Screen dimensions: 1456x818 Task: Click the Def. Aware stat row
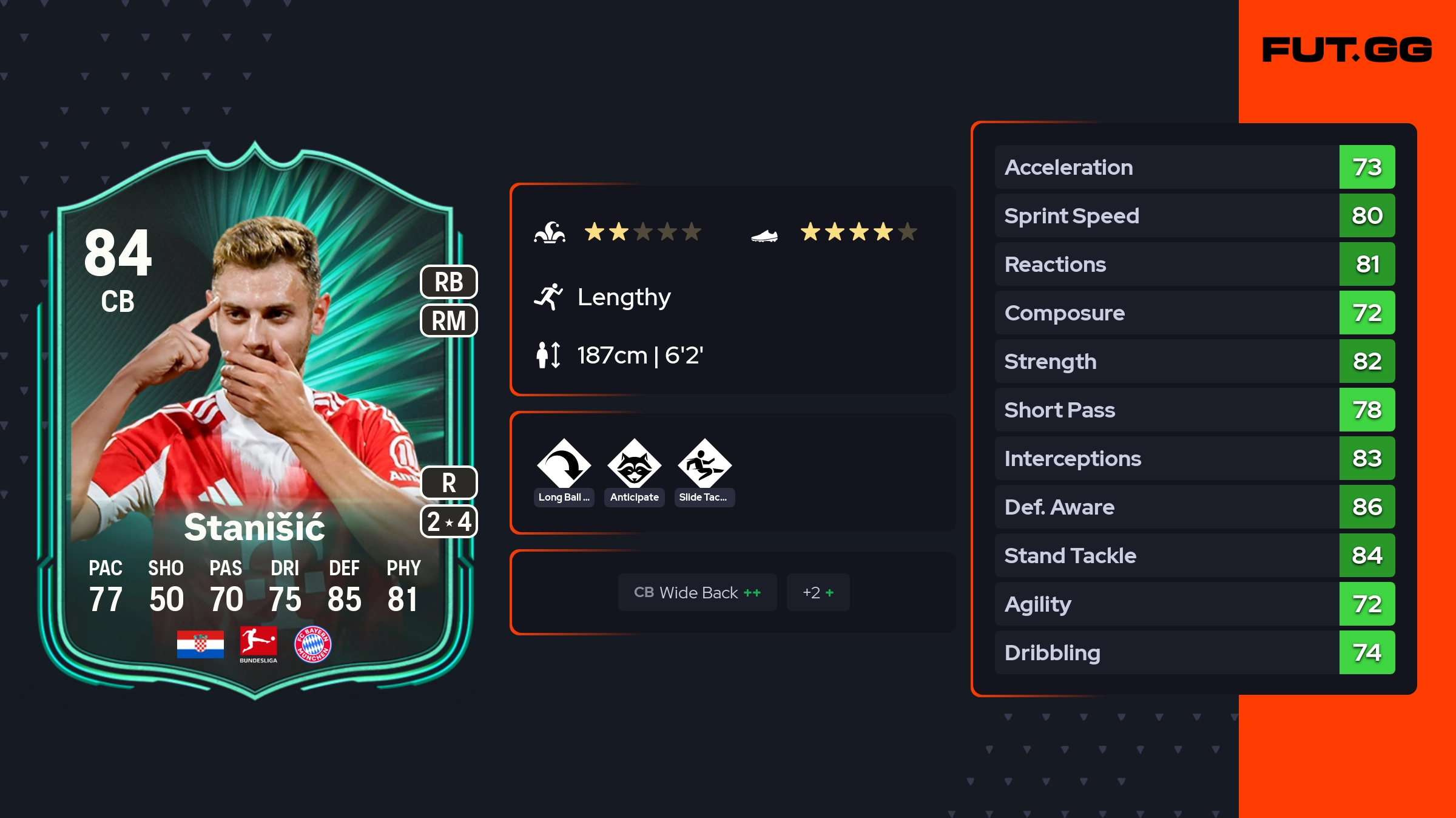pyautogui.click(x=1194, y=507)
